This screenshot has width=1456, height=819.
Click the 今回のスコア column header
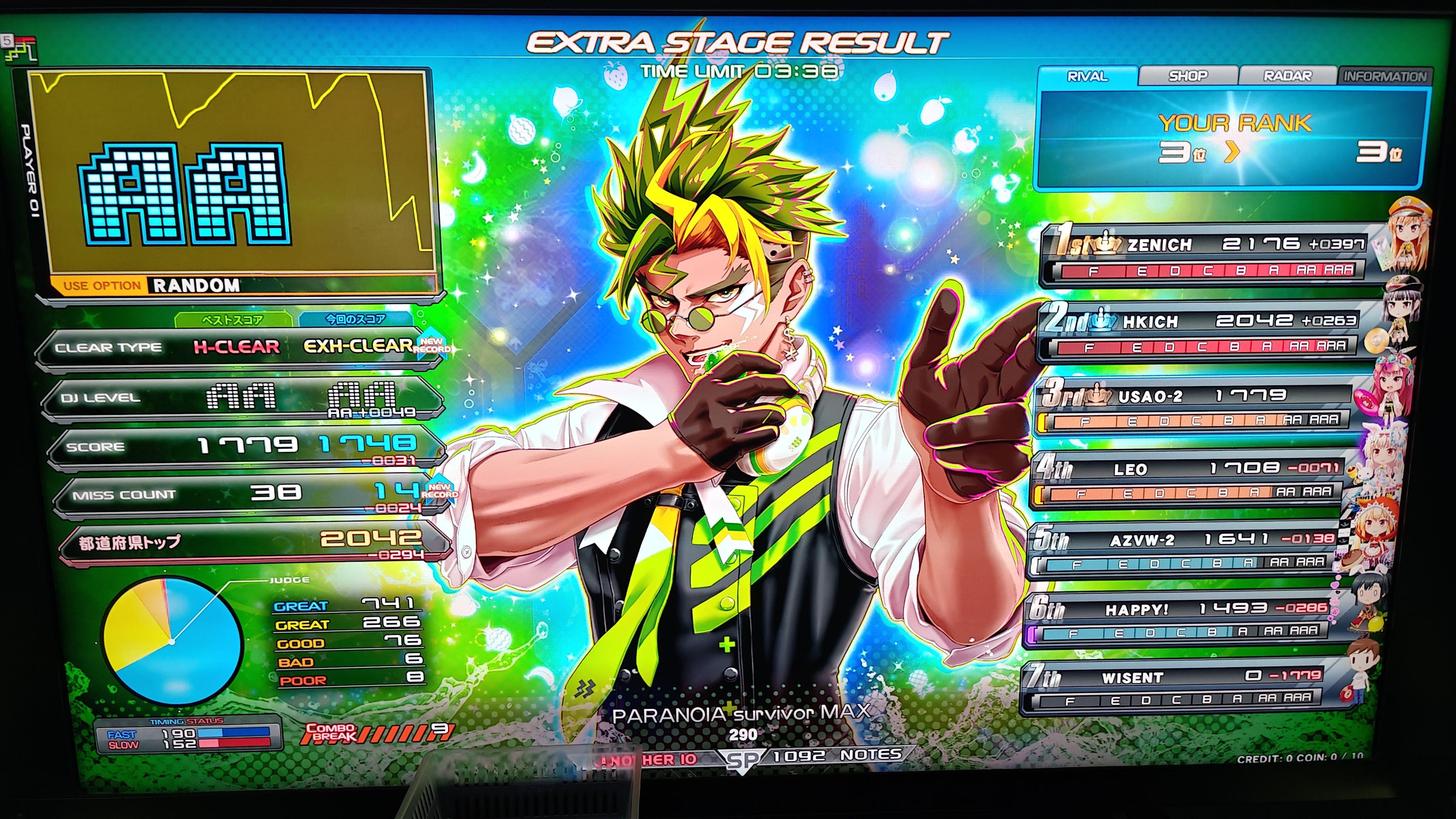(355, 319)
